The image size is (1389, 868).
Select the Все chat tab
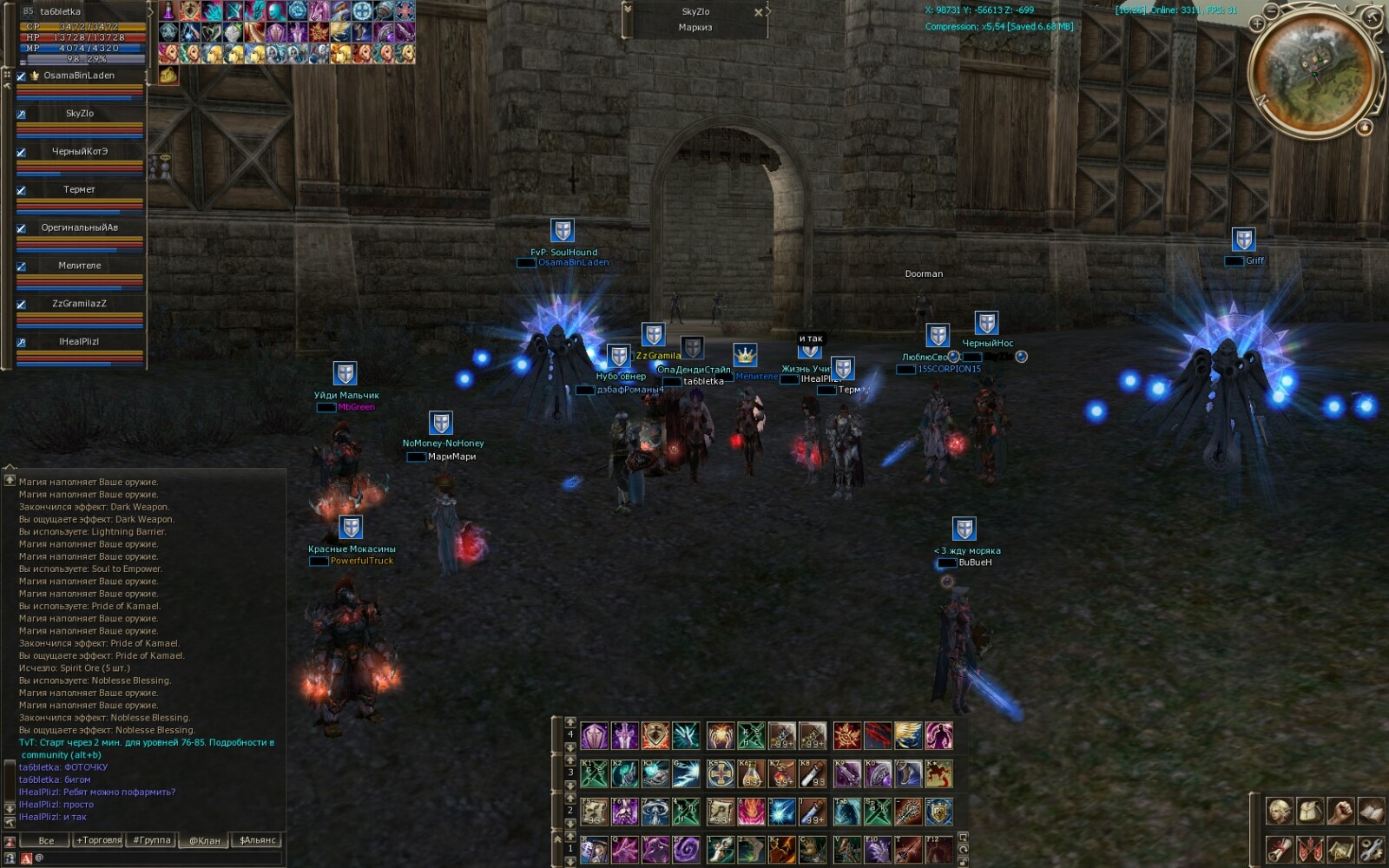click(46, 840)
